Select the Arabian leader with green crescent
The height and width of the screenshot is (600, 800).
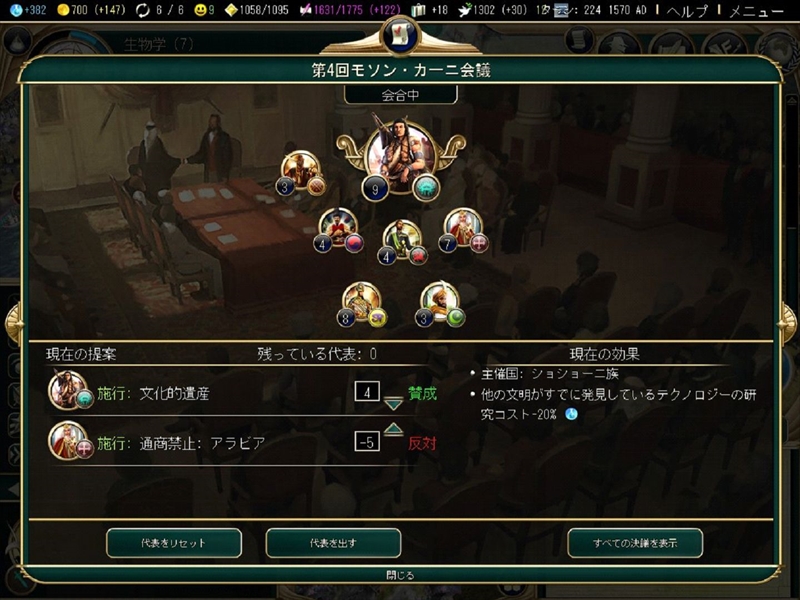(438, 301)
